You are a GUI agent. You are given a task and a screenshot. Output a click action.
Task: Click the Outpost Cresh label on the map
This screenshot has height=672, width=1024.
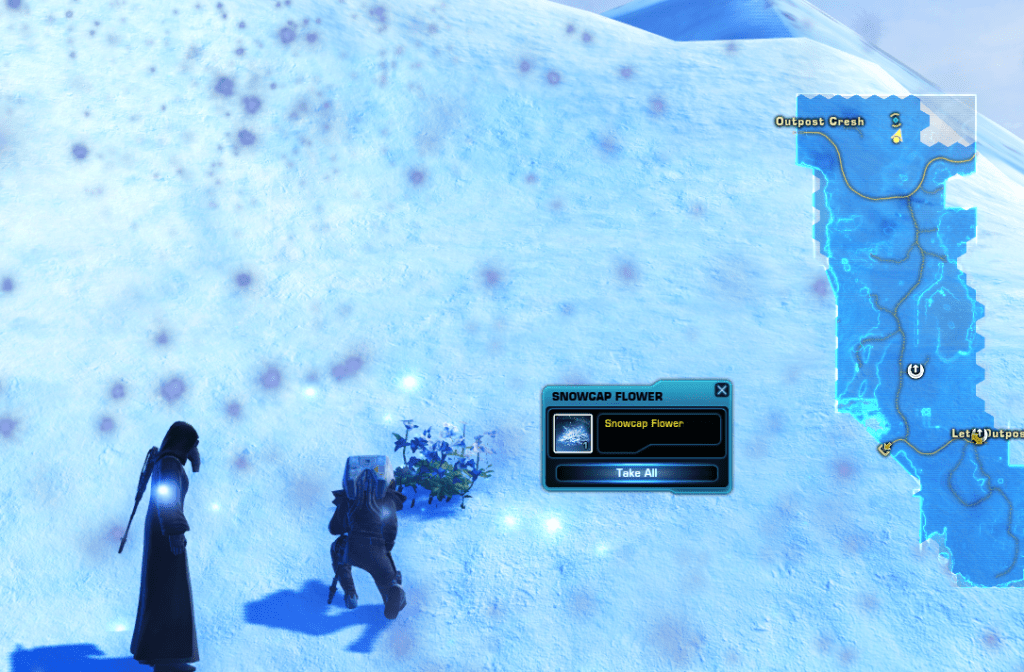(x=819, y=122)
